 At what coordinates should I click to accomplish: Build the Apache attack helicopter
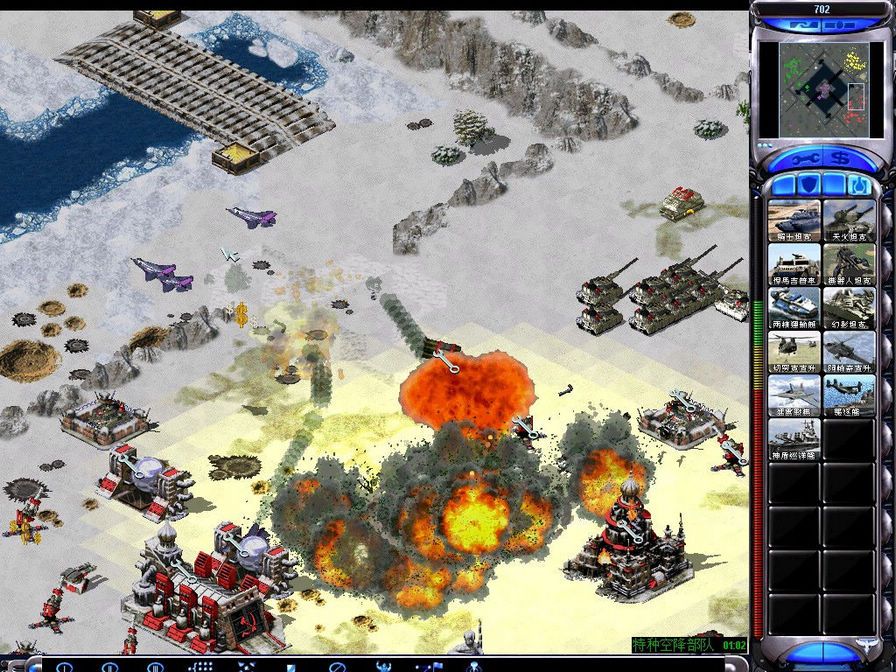click(x=848, y=352)
